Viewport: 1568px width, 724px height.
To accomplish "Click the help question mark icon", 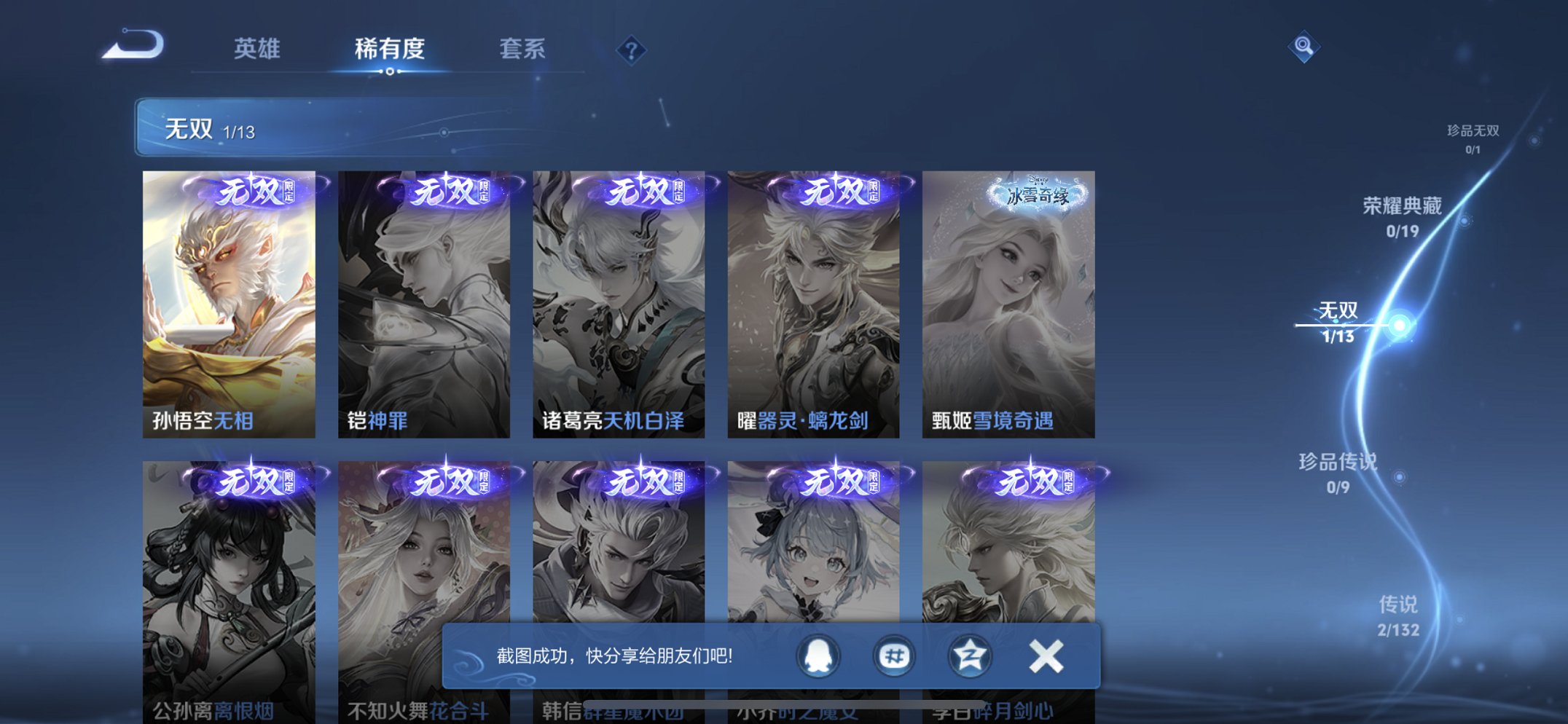I will [x=631, y=49].
